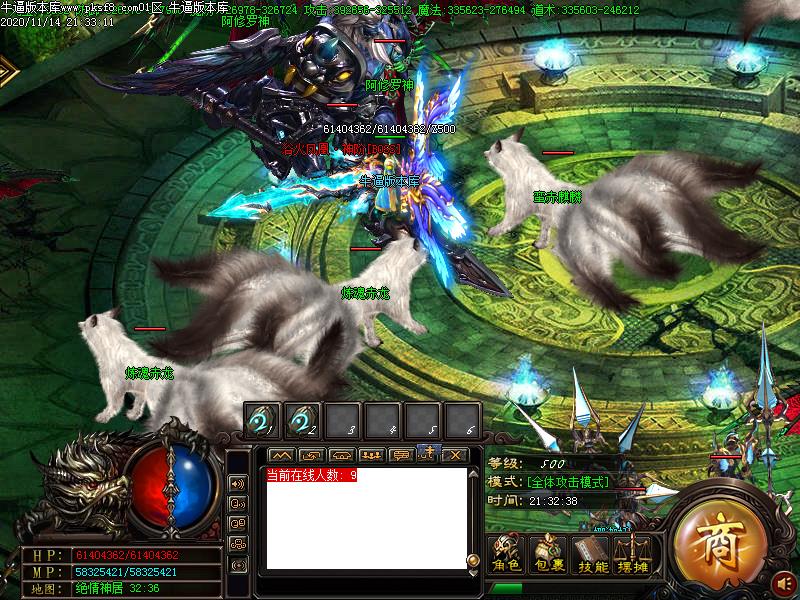Click the speech bubble chat button

coord(400,455)
